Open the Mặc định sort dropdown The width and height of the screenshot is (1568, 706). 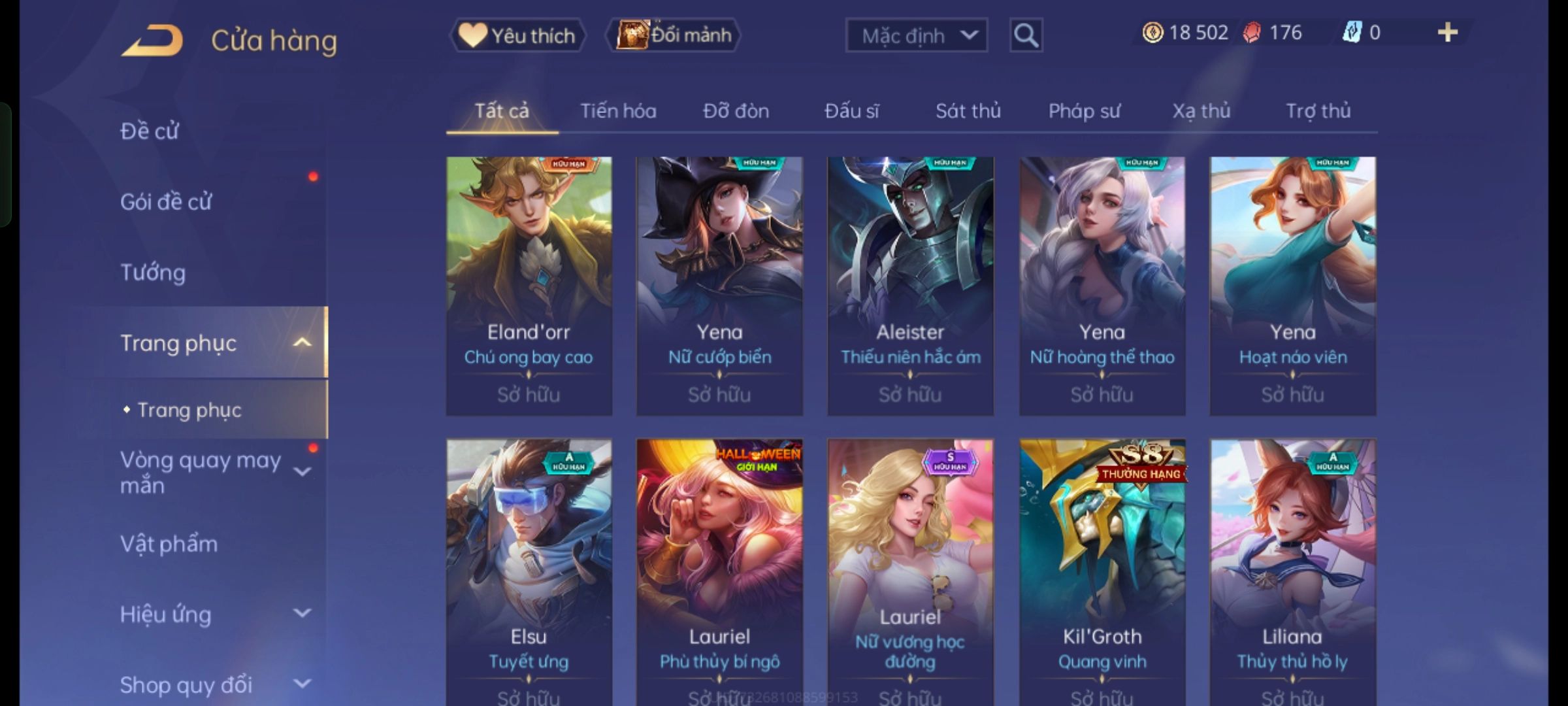916,35
